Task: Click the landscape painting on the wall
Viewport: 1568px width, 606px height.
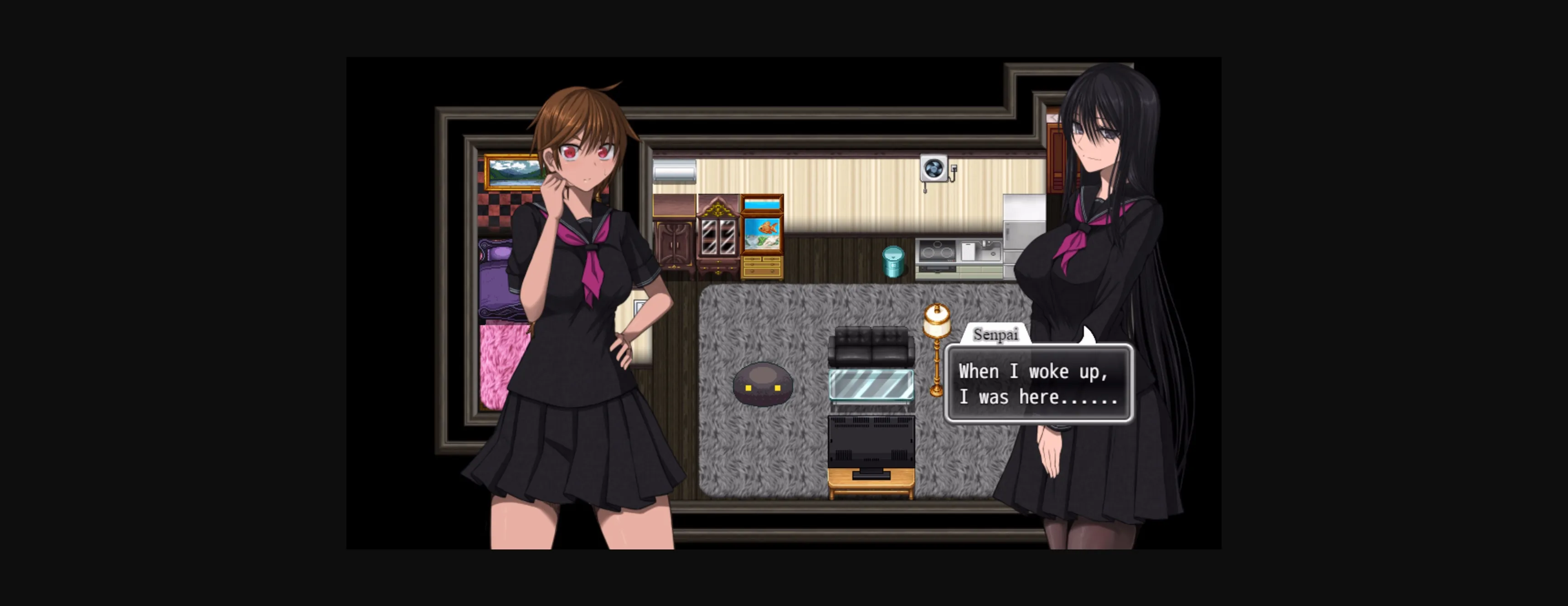Action: click(511, 171)
